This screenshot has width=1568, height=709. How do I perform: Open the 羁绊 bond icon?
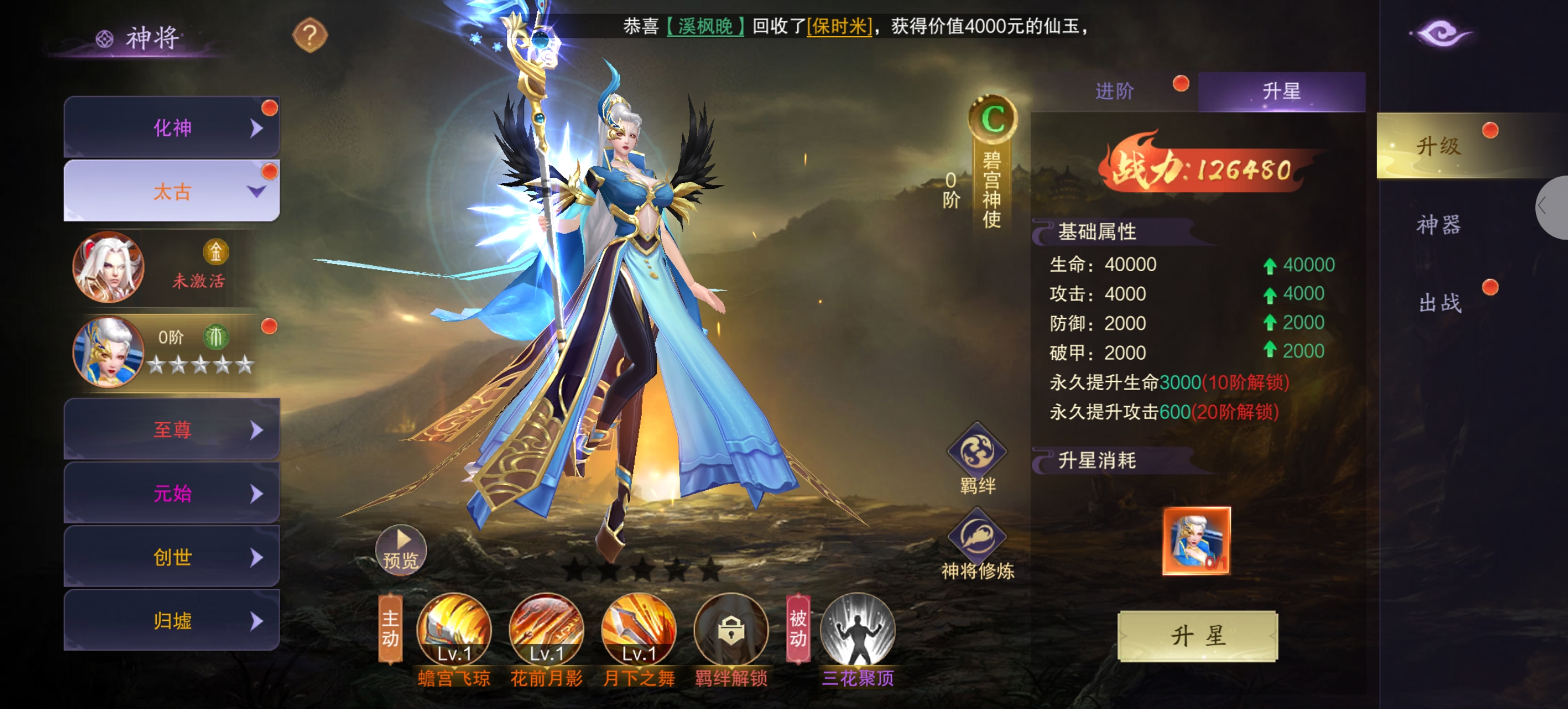pyautogui.click(x=977, y=454)
